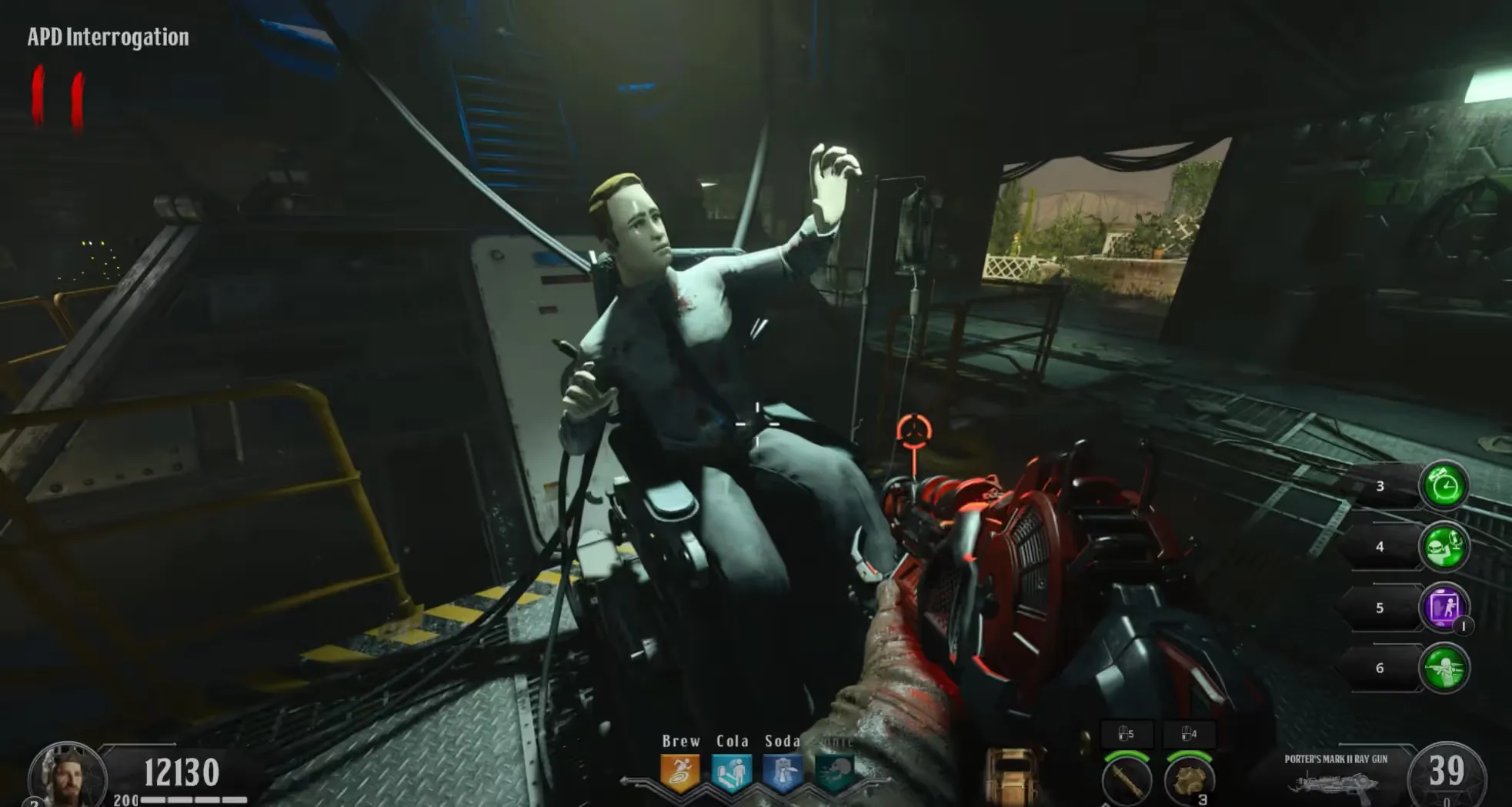The image size is (1512, 807).
Task: Select the Cola perk icon
Action: pos(731,773)
